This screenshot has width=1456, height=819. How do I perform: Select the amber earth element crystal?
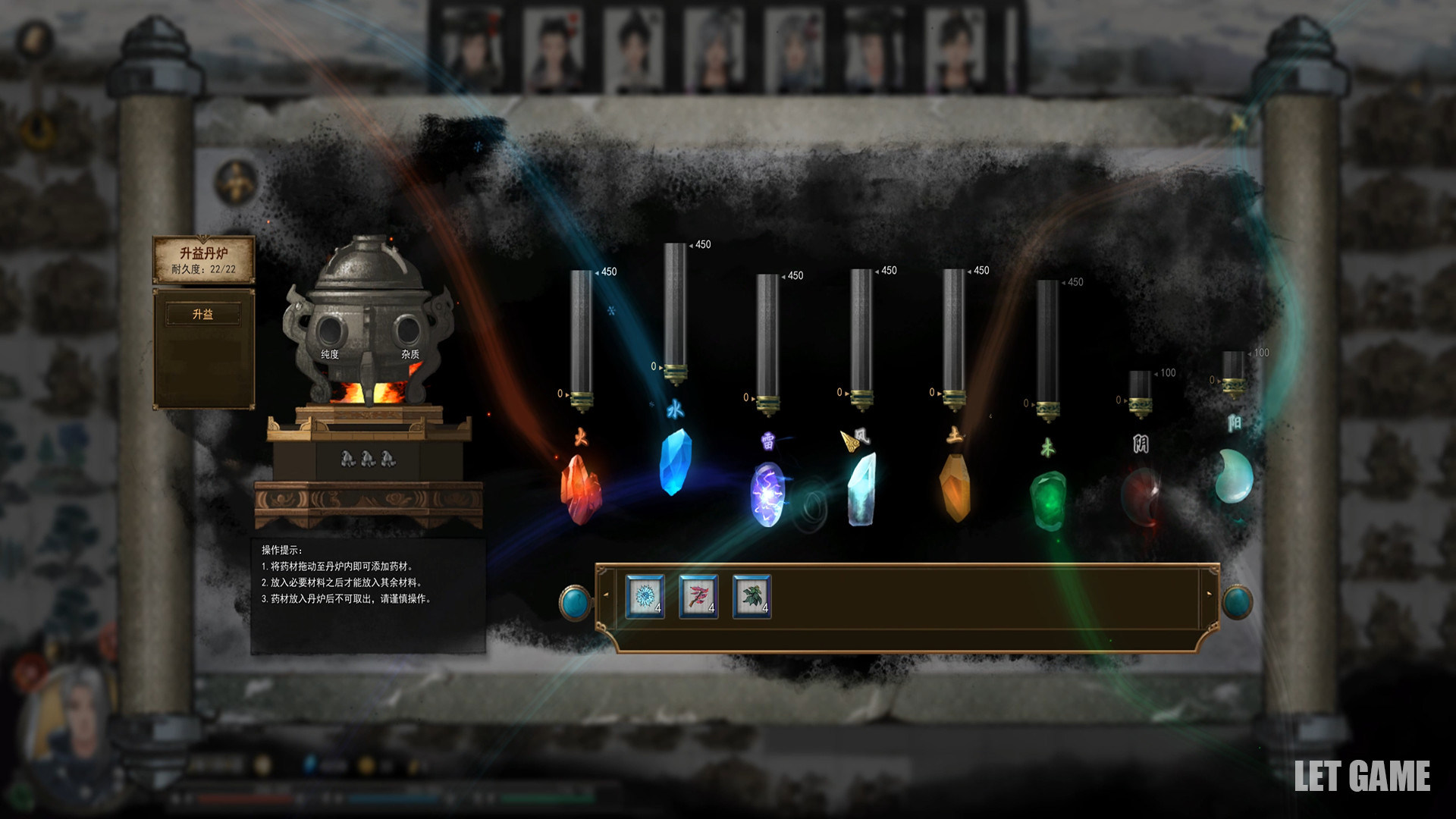click(x=955, y=488)
